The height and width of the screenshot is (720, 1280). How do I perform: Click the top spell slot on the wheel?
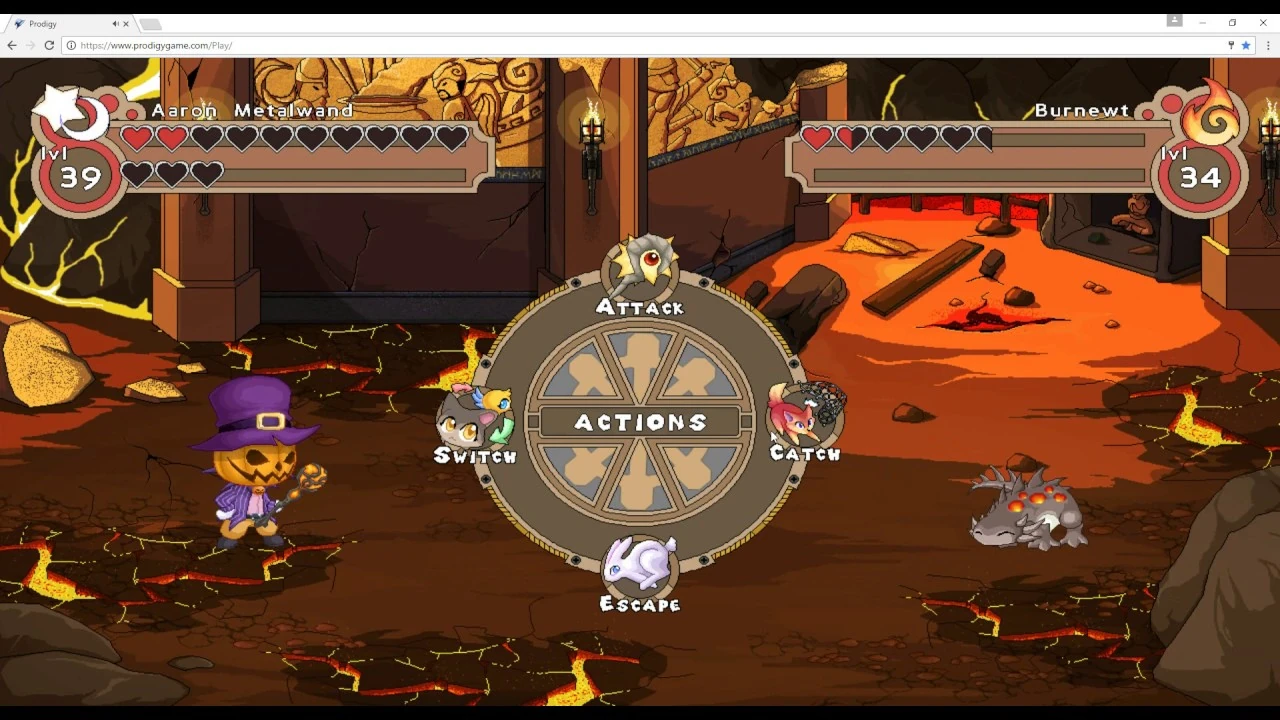pyautogui.click(x=640, y=365)
